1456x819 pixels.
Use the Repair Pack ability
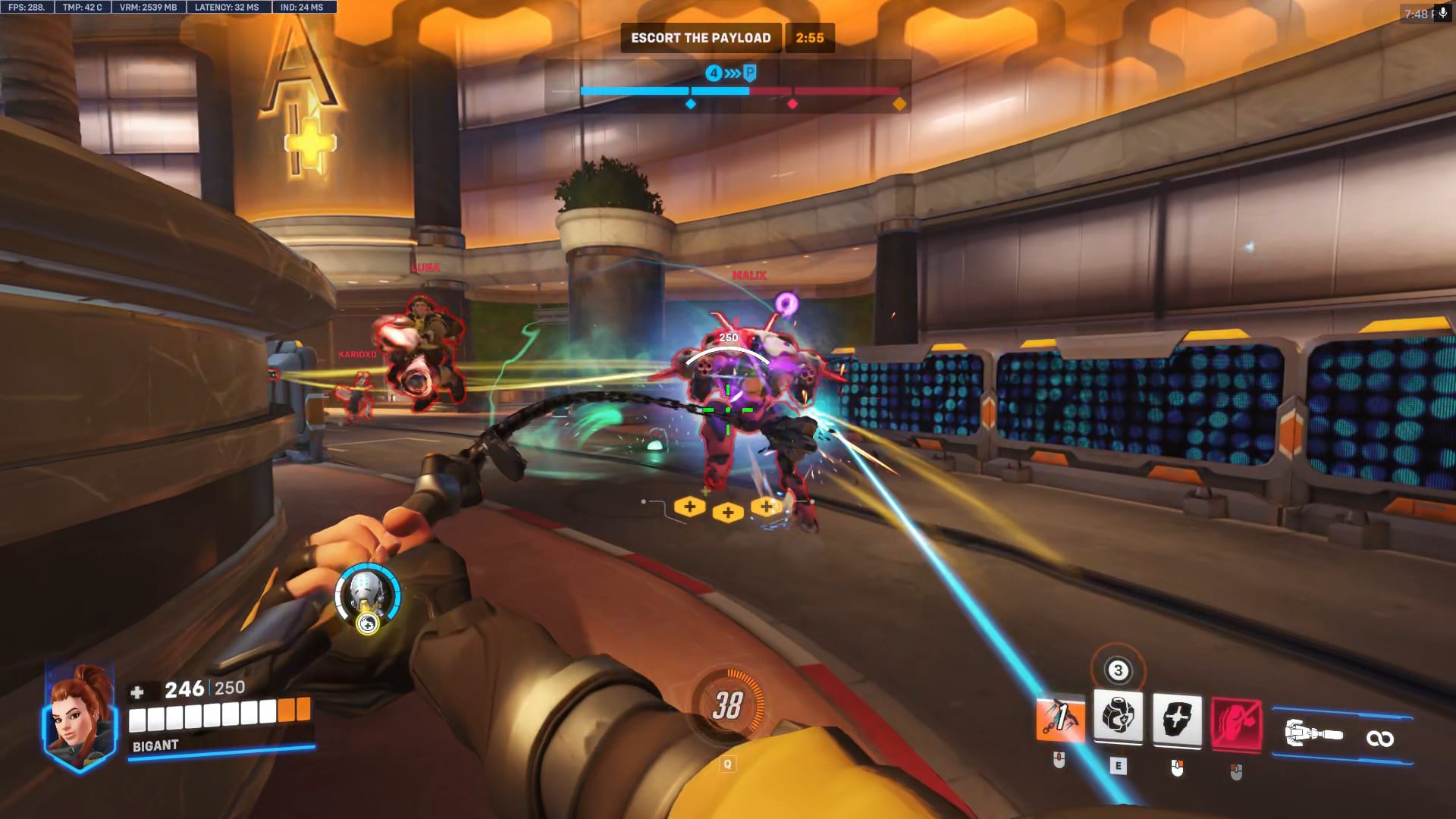coord(1118,717)
